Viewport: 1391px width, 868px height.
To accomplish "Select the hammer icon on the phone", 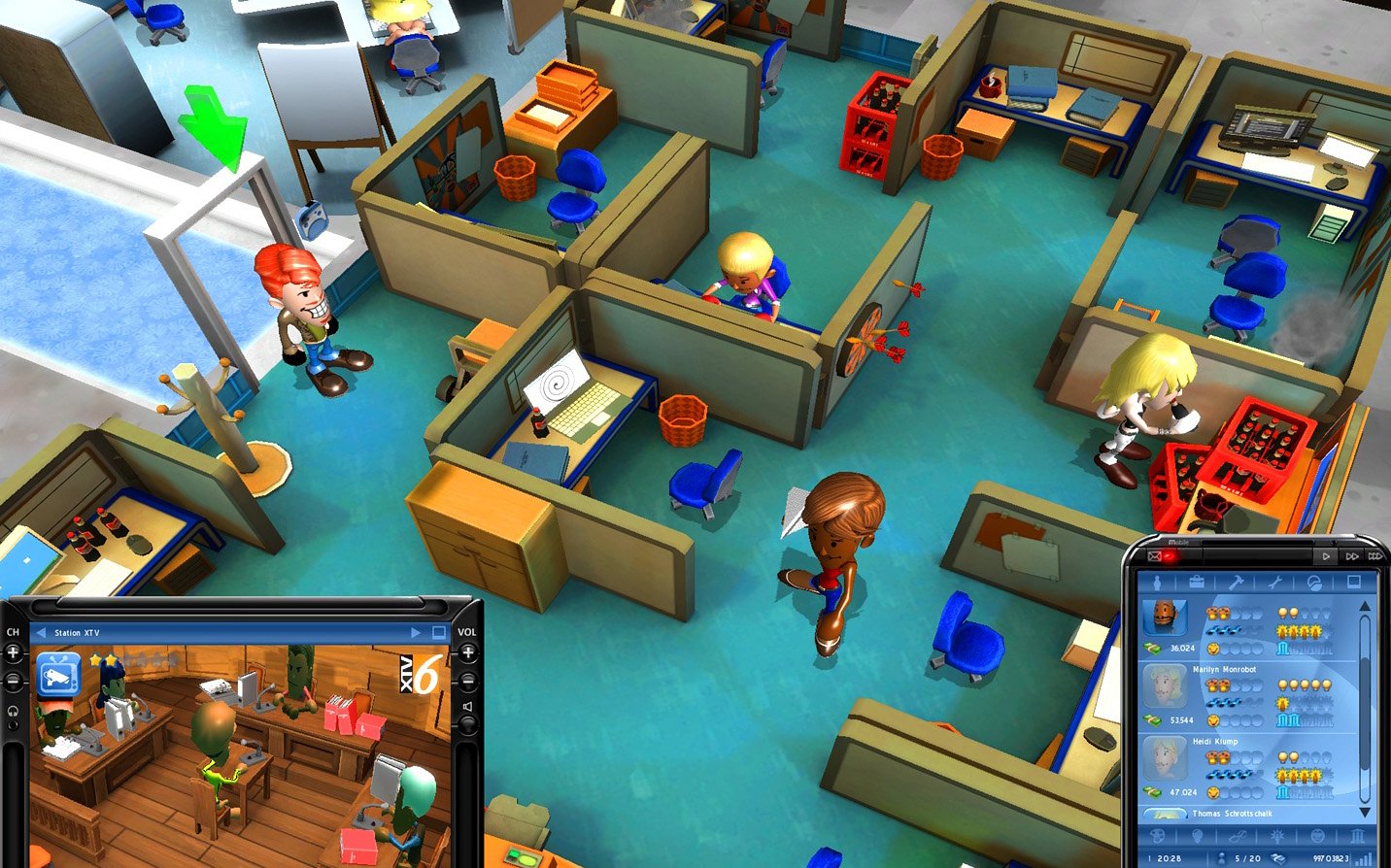I will (x=1236, y=582).
